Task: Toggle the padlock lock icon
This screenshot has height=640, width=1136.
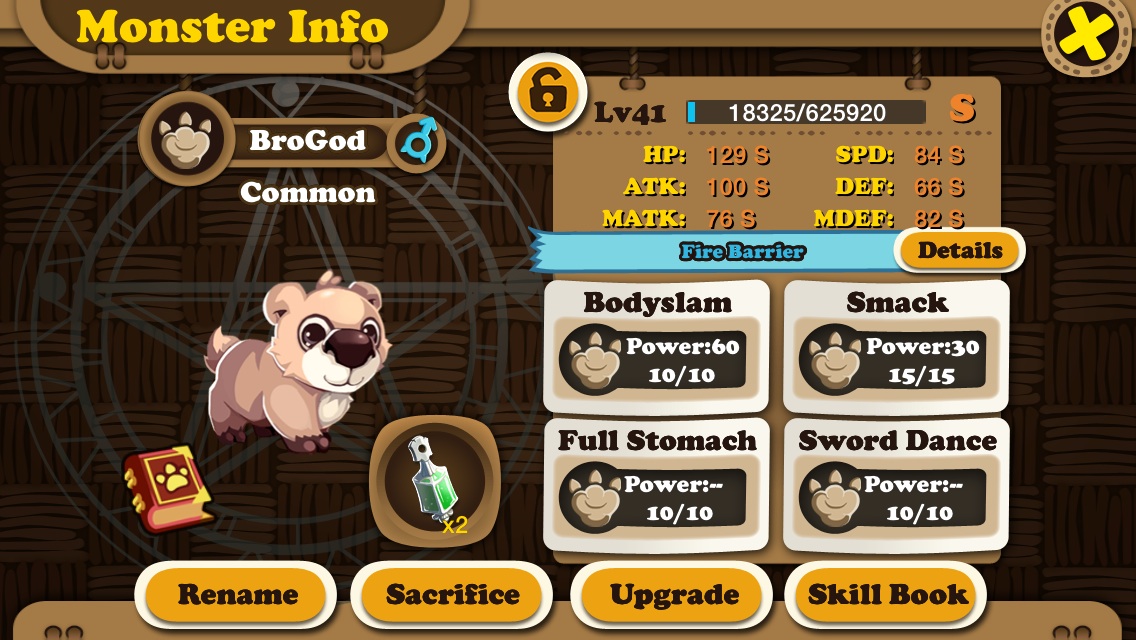Action: (547, 93)
